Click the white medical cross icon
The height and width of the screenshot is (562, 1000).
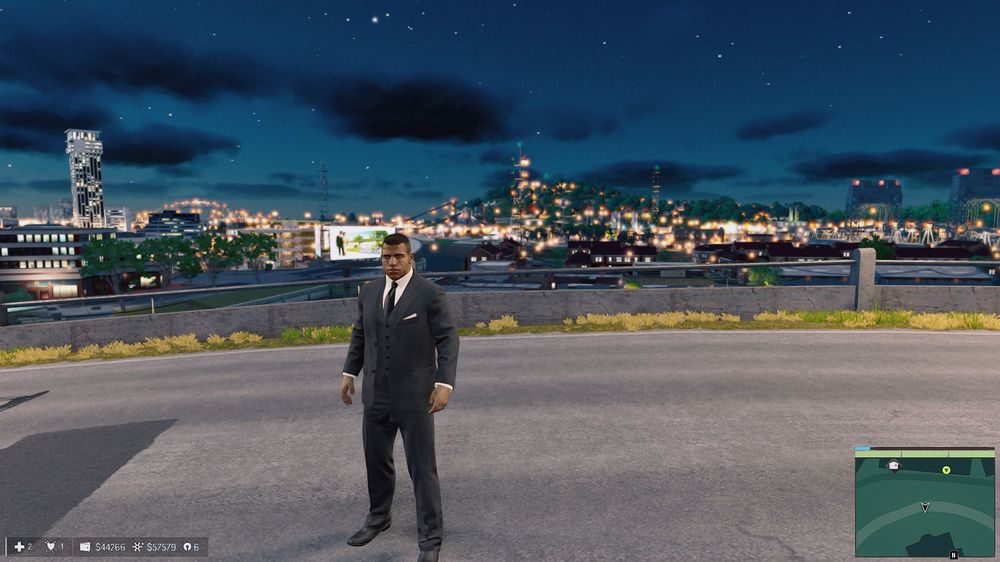click(19, 547)
